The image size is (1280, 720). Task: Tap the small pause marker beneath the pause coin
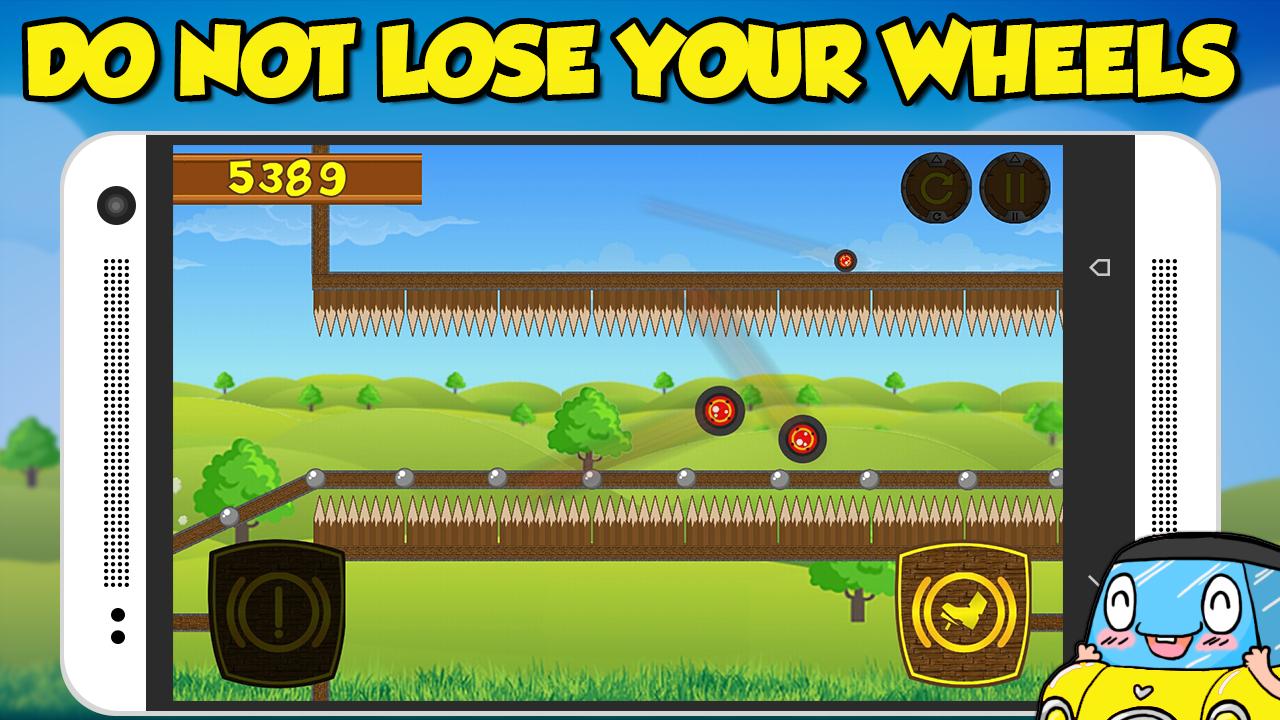pyautogui.click(x=1015, y=215)
